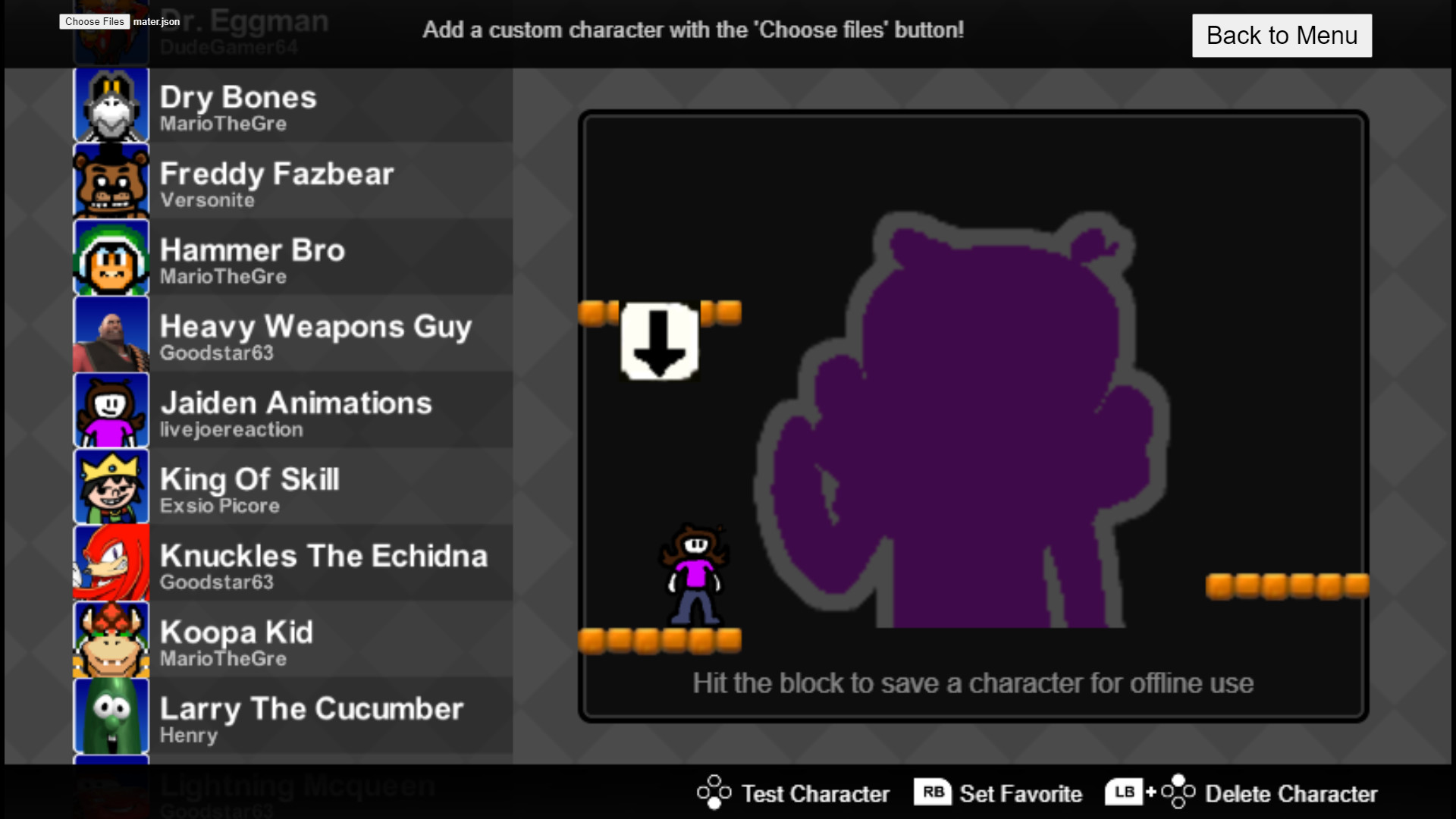Select the Freddy Fazbear character portrait
Viewport: 1456px width, 819px height.
coord(111,181)
